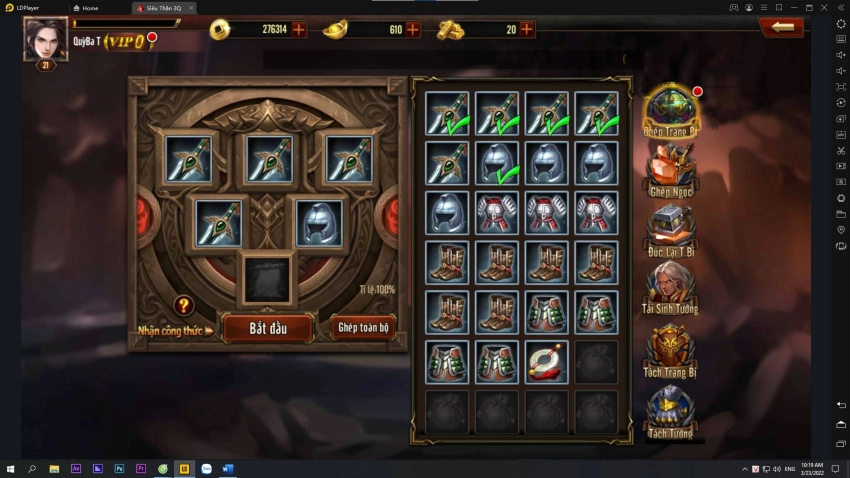
Task: Switch to the Ghép Trang Bị tab
Action: tap(671, 111)
